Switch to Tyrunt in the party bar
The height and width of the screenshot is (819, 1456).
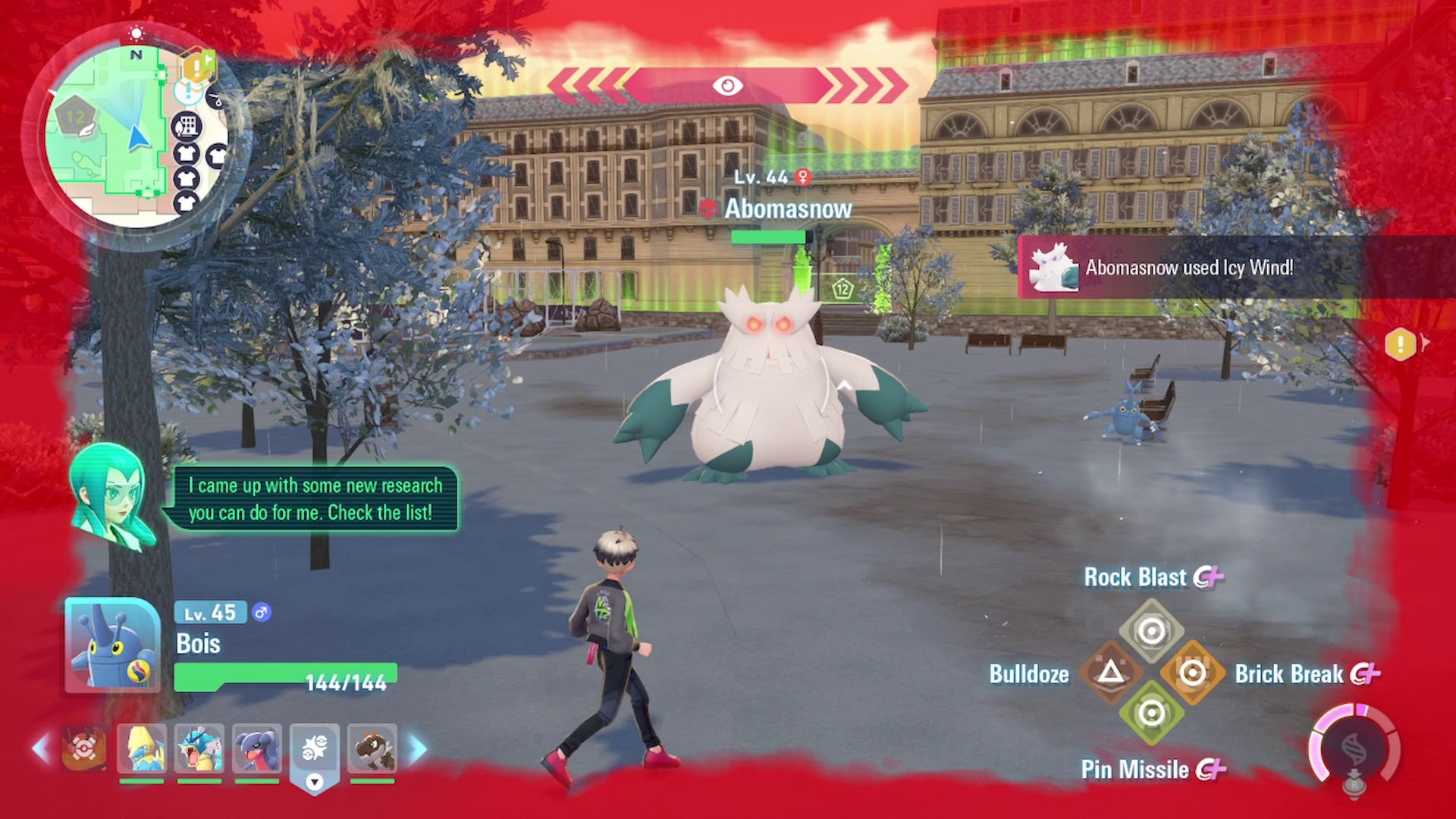[372, 748]
